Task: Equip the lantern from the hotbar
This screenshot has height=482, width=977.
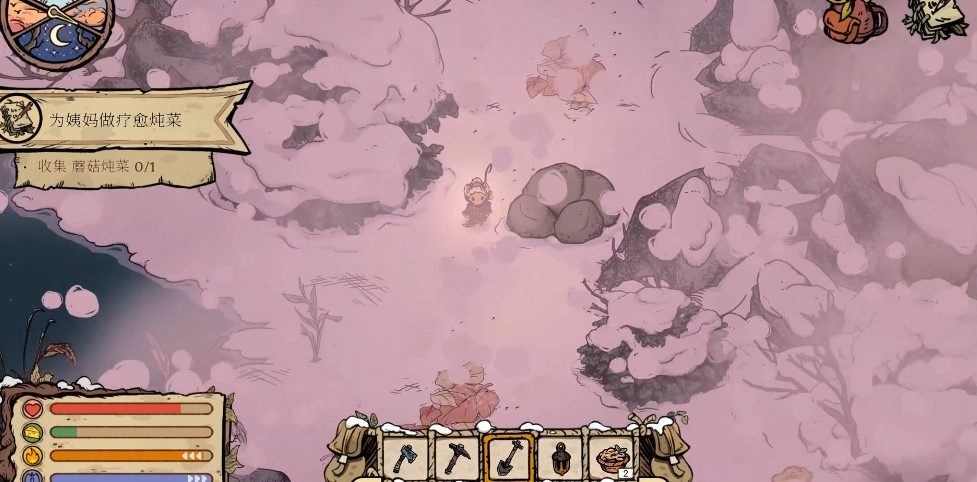Action: tap(560, 458)
